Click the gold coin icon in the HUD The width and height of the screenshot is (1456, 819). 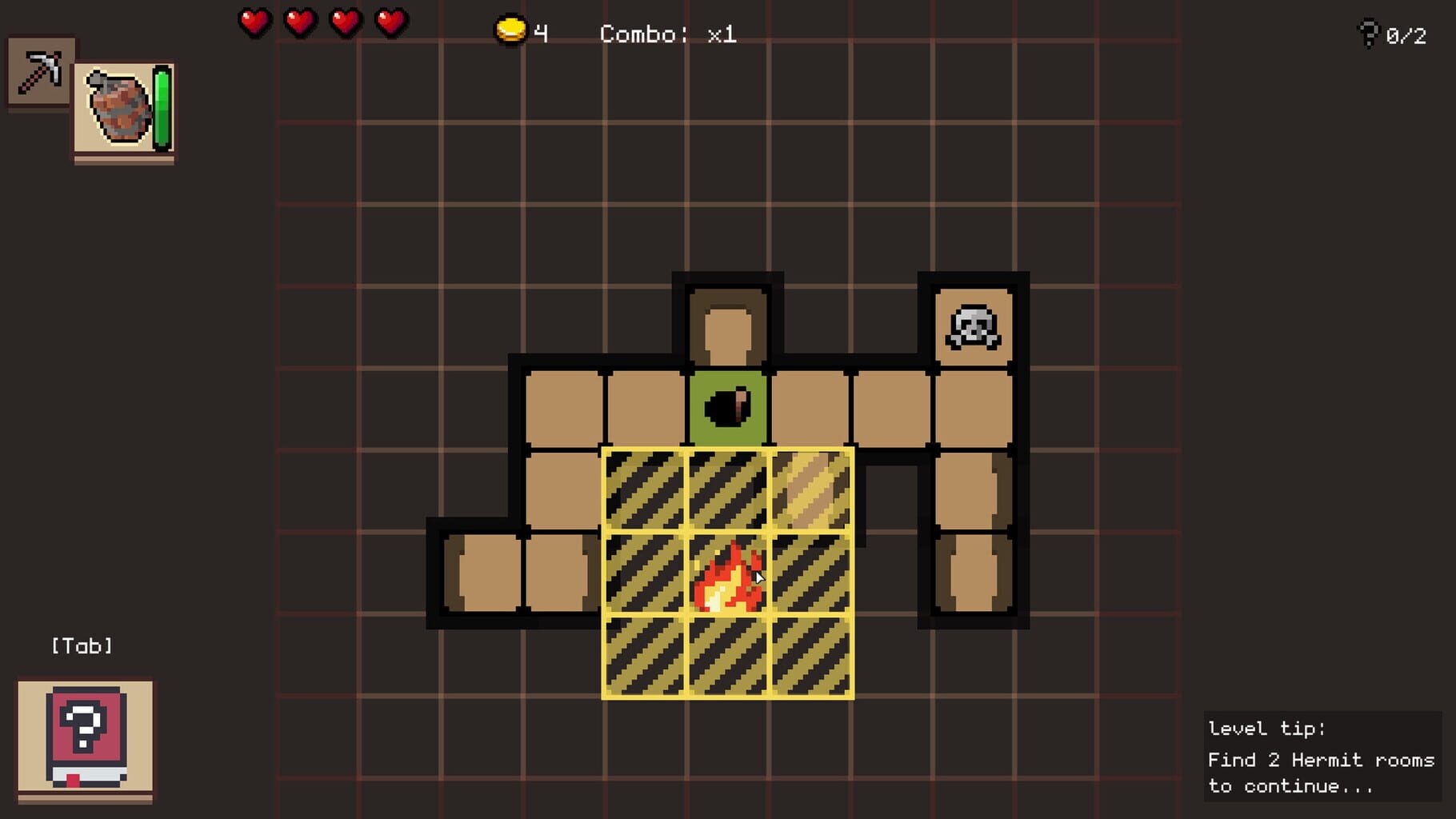pyautogui.click(x=510, y=30)
